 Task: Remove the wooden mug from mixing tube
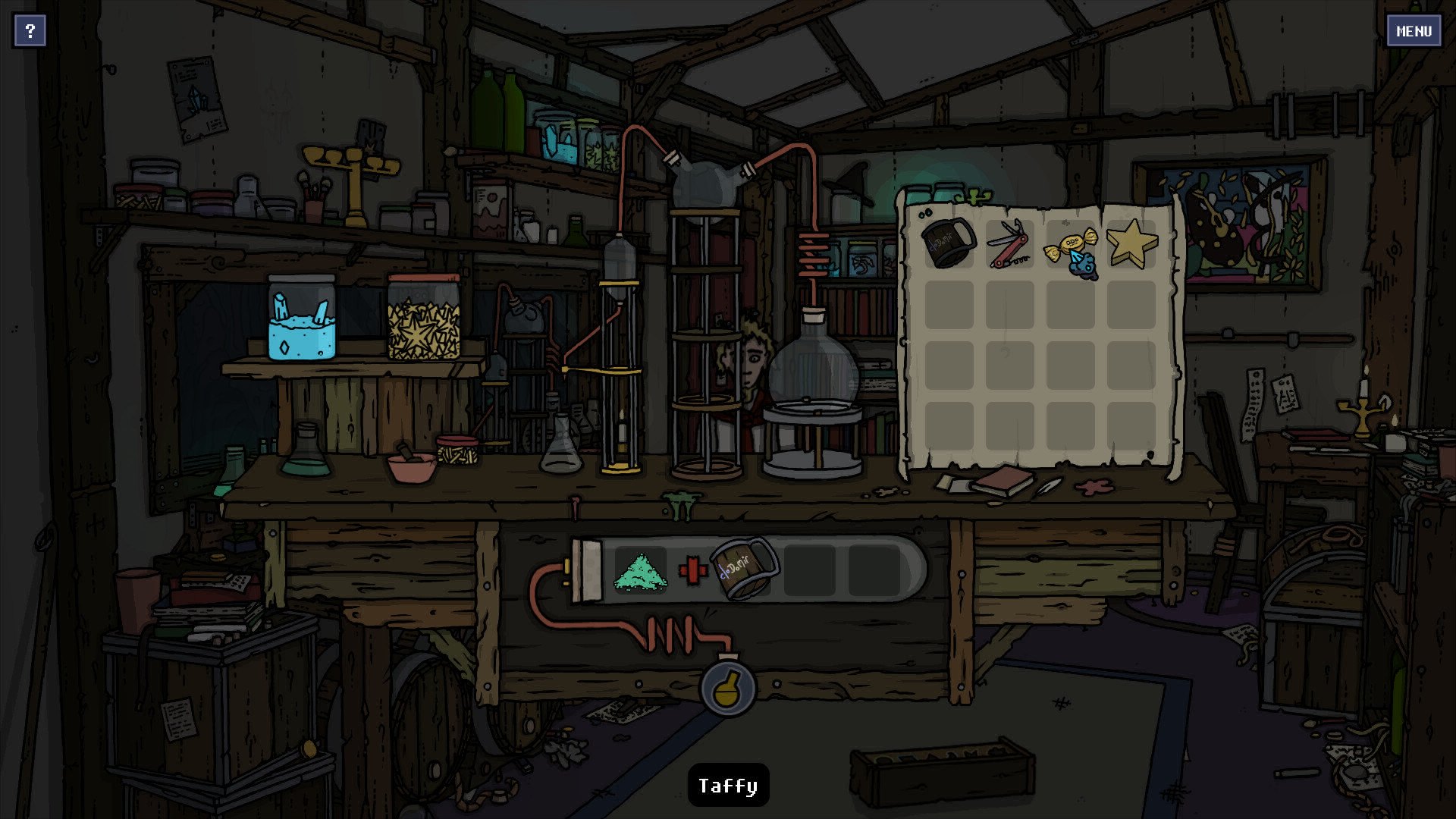[x=744, y=569]
